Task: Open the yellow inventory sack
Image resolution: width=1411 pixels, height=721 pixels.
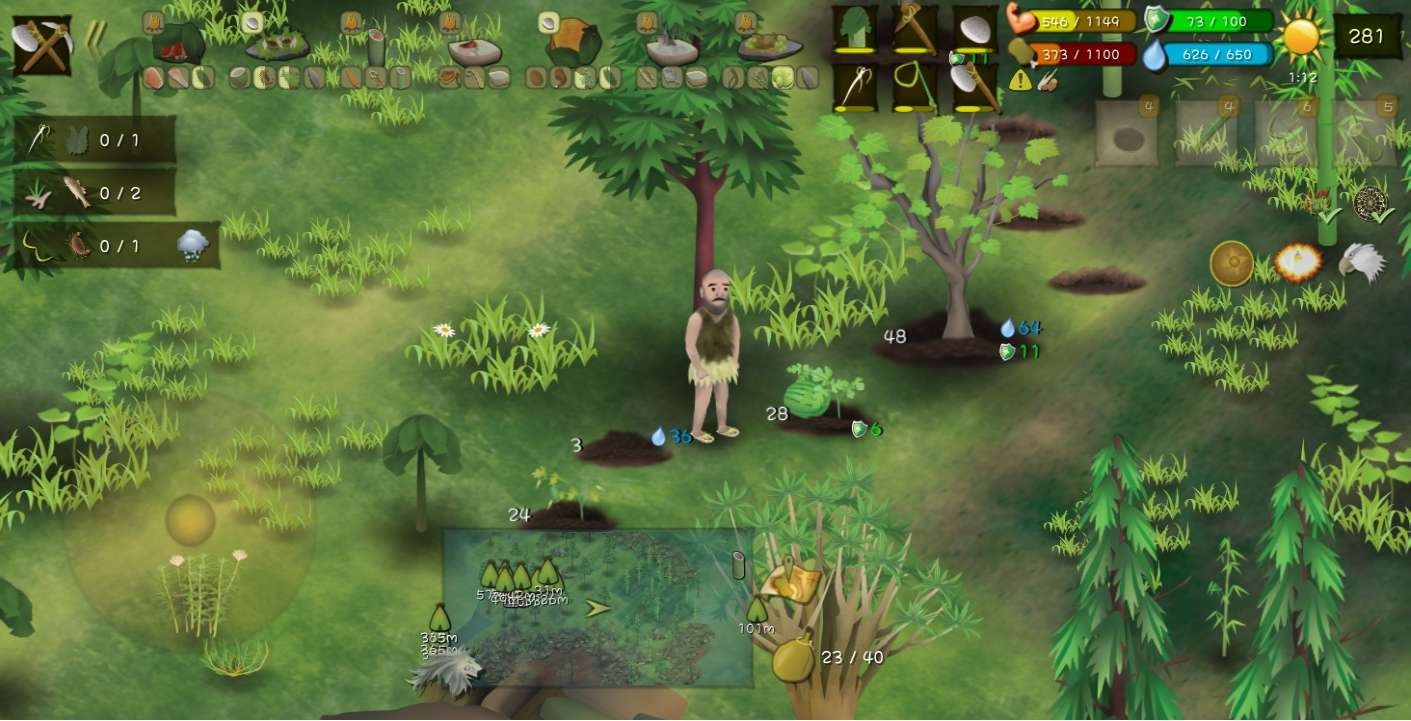Action: [x=793, y=658]
